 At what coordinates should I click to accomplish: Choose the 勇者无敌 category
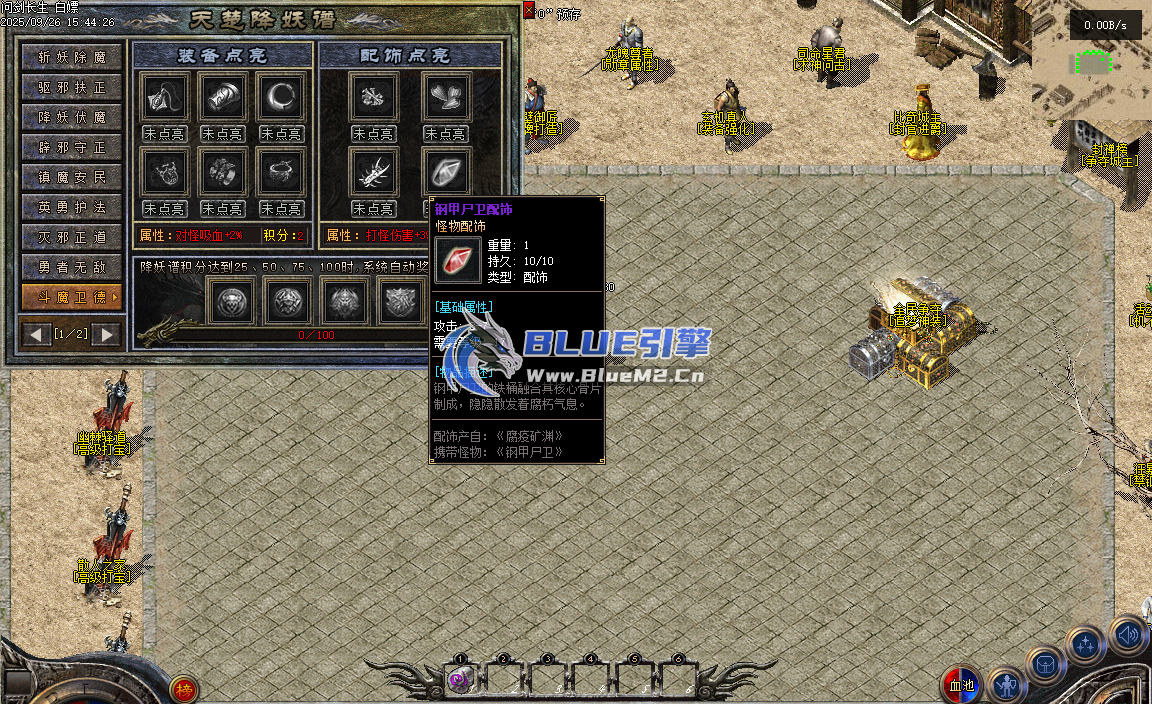click(72, 268)
